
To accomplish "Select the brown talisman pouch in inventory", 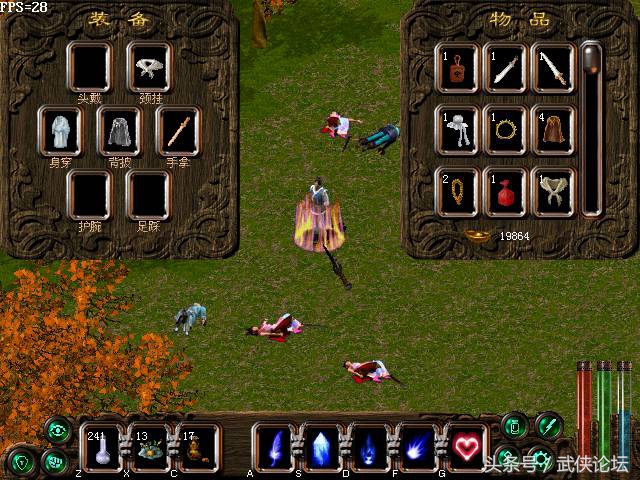I will 457,67.
